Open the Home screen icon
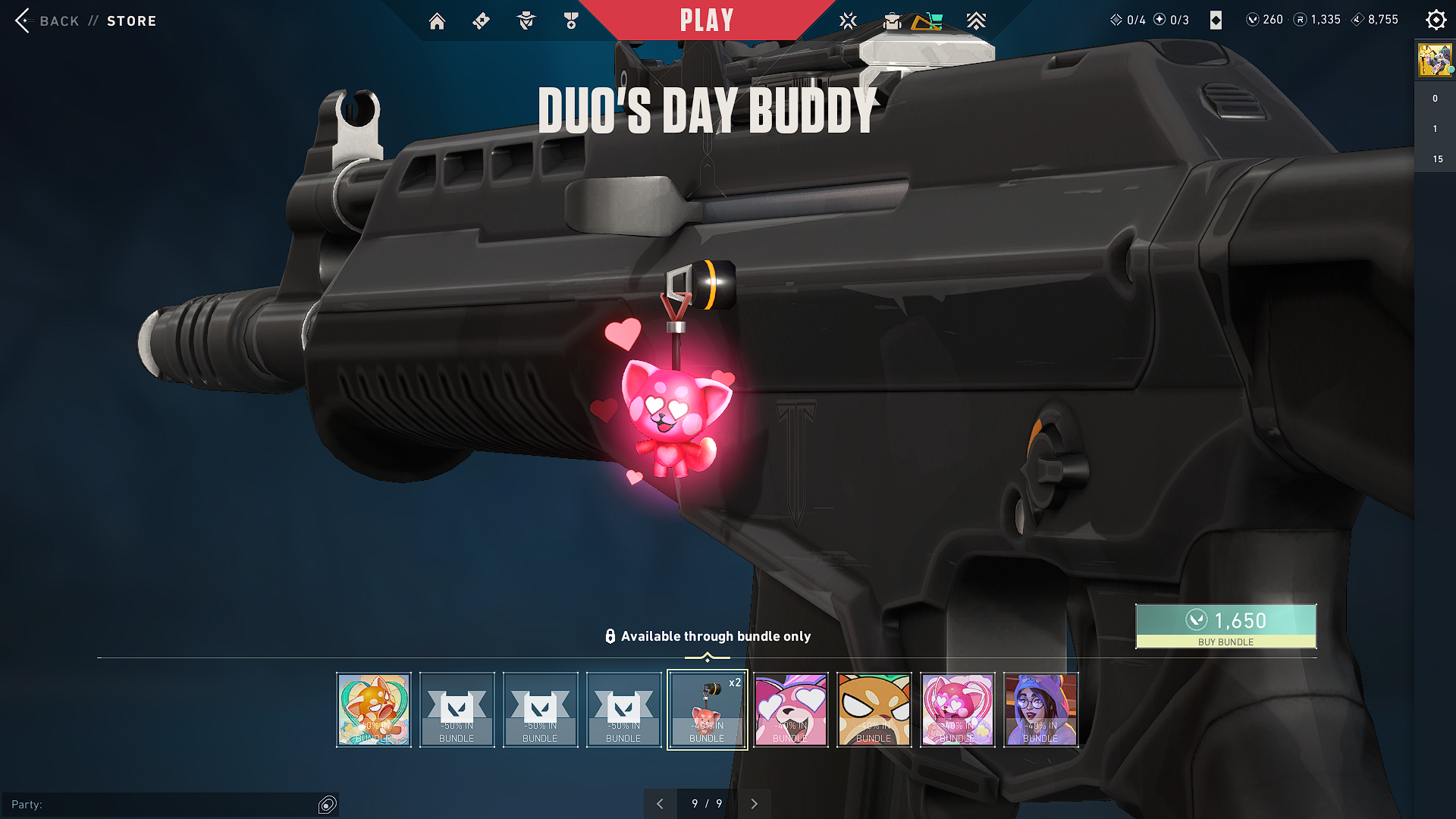The width and height of the screenshot is (1456, 819). pos(438,20)
